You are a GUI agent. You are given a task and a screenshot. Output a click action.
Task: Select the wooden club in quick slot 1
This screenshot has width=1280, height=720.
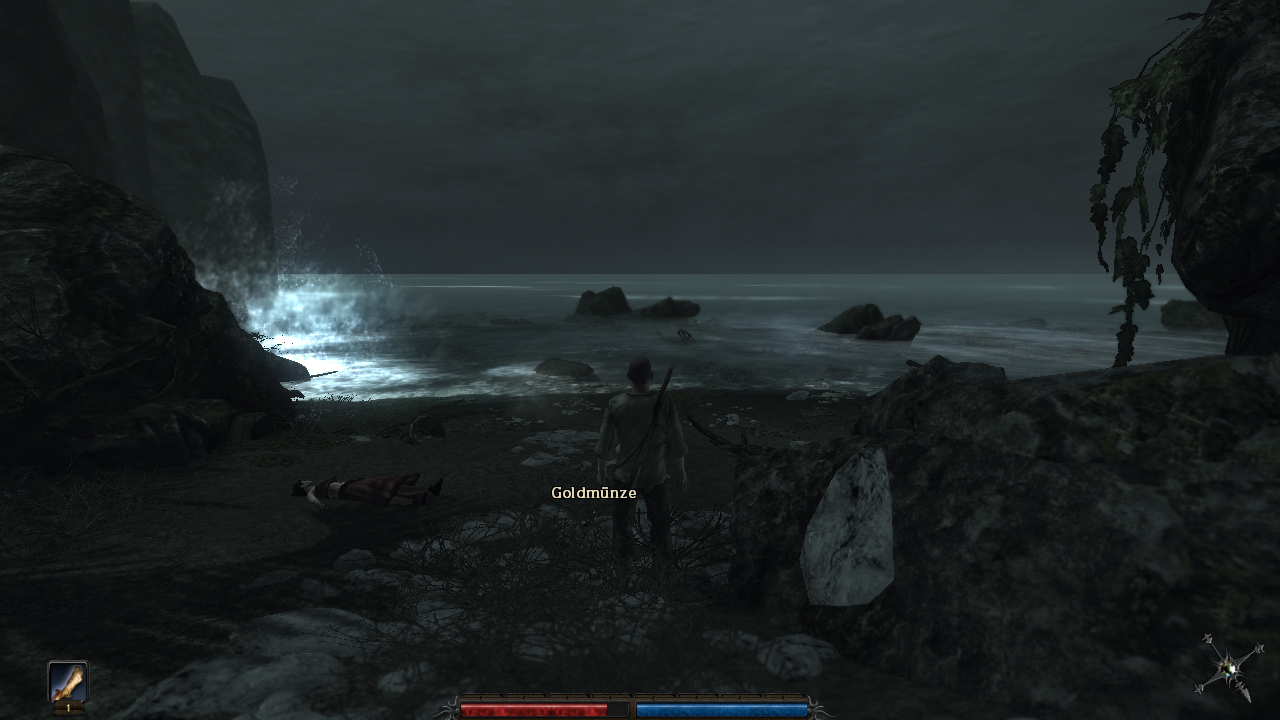68,684
